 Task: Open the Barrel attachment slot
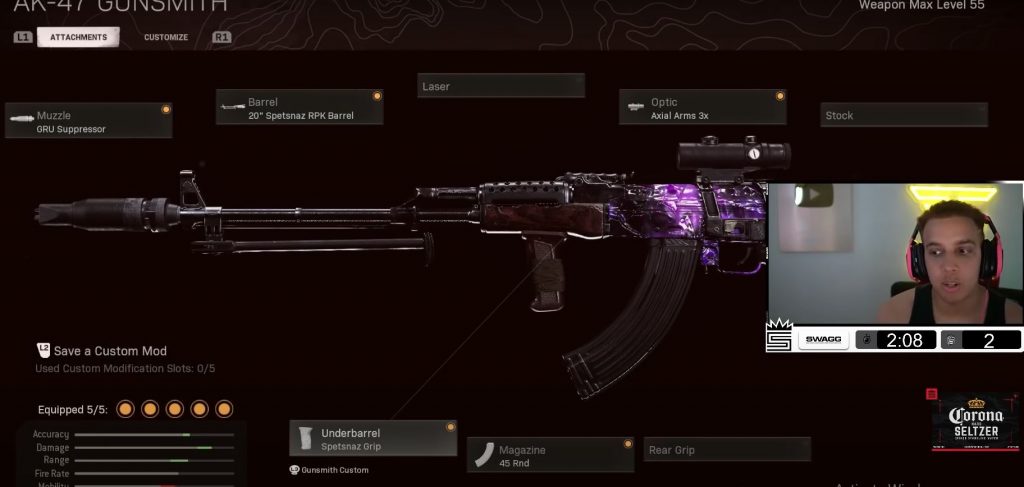tap(300, 108)
